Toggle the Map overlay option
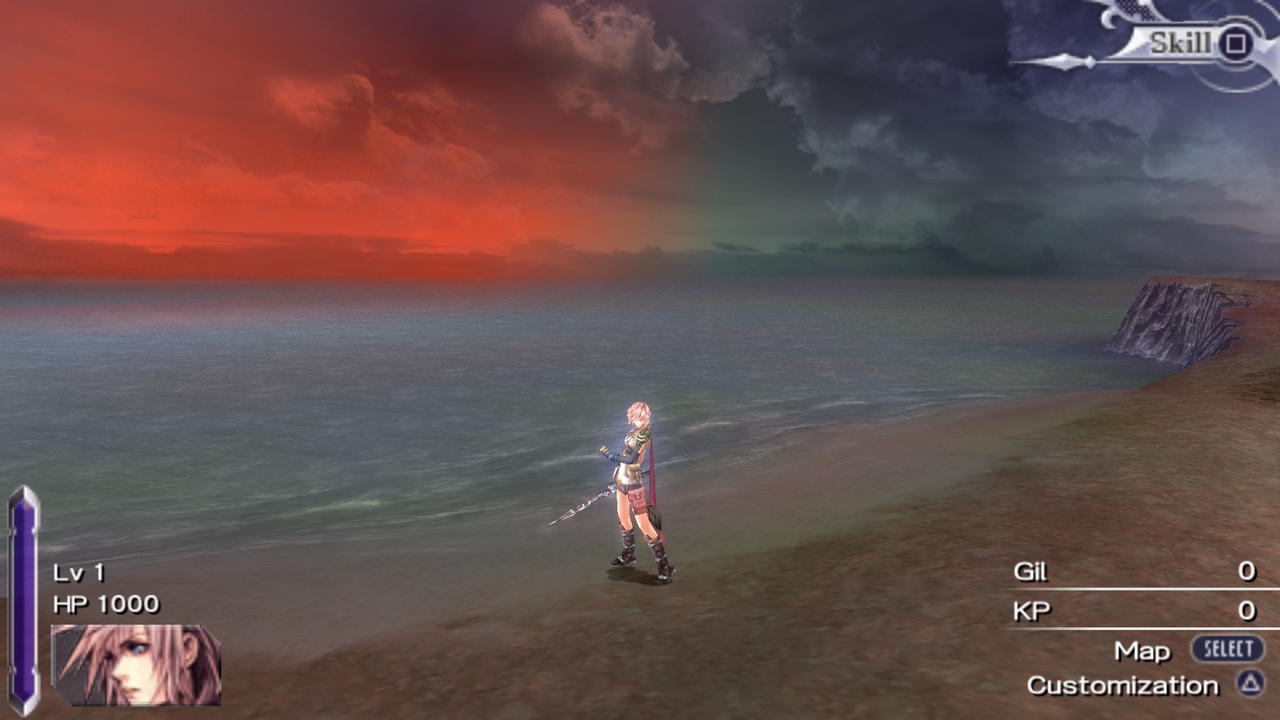 (x=1143, y=650)
